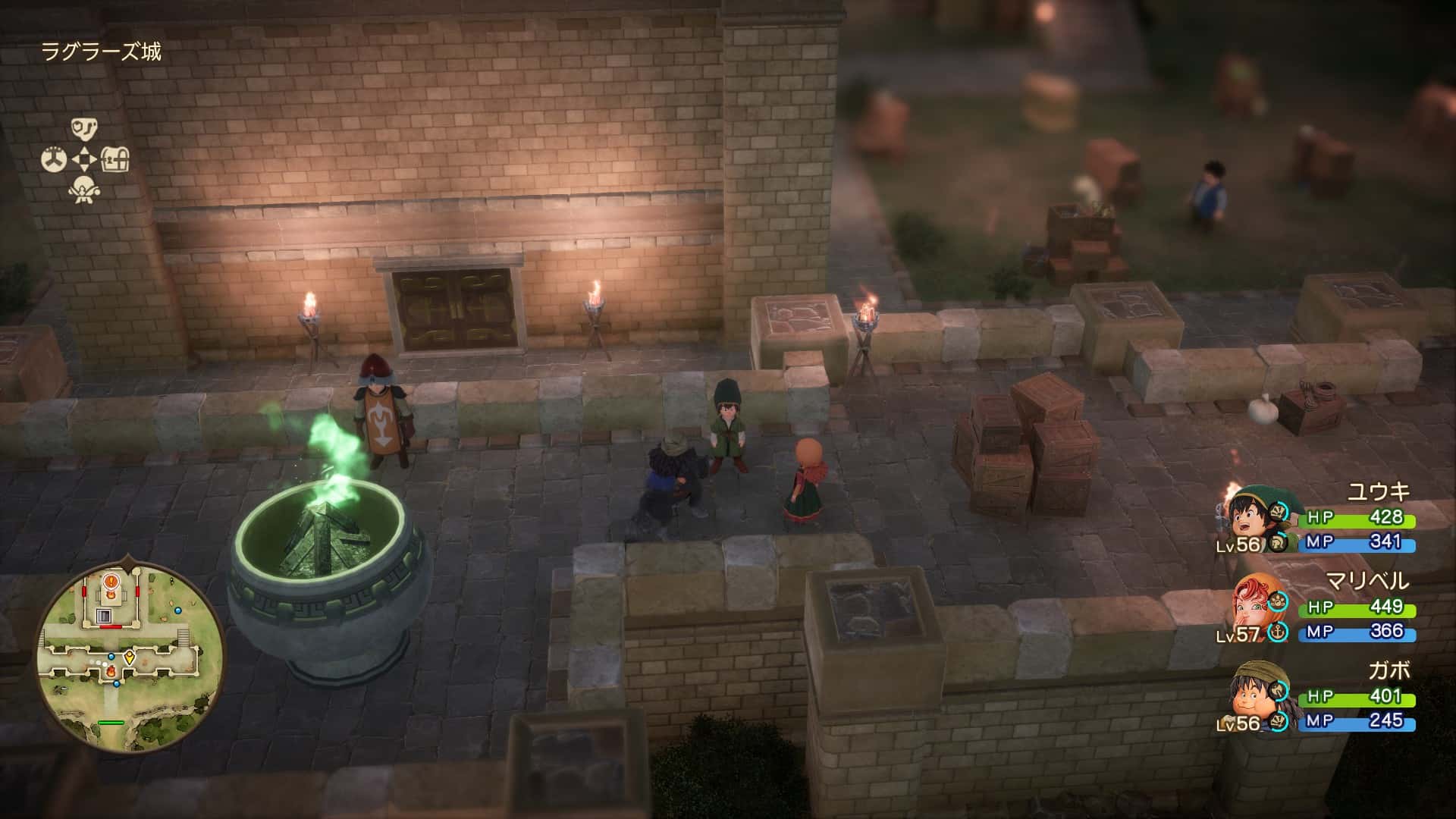Click マリベル's crown vocation icon
Viewport: 1456px width, 819px height.
(x=1279, y=602)
